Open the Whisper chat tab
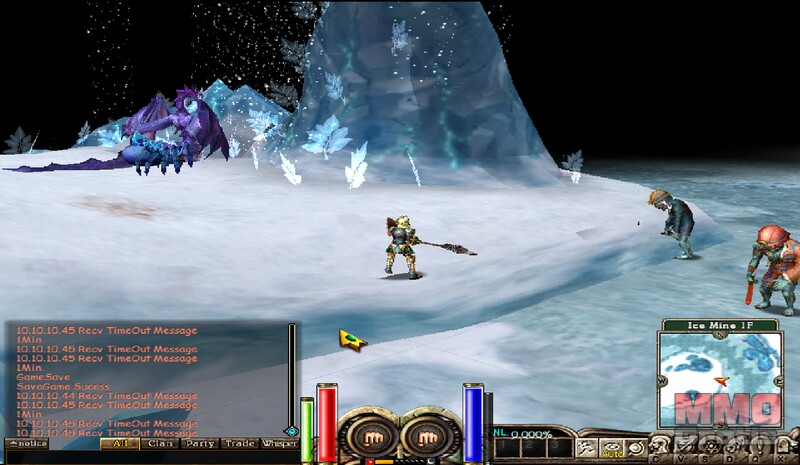 [x=279, y=443]
